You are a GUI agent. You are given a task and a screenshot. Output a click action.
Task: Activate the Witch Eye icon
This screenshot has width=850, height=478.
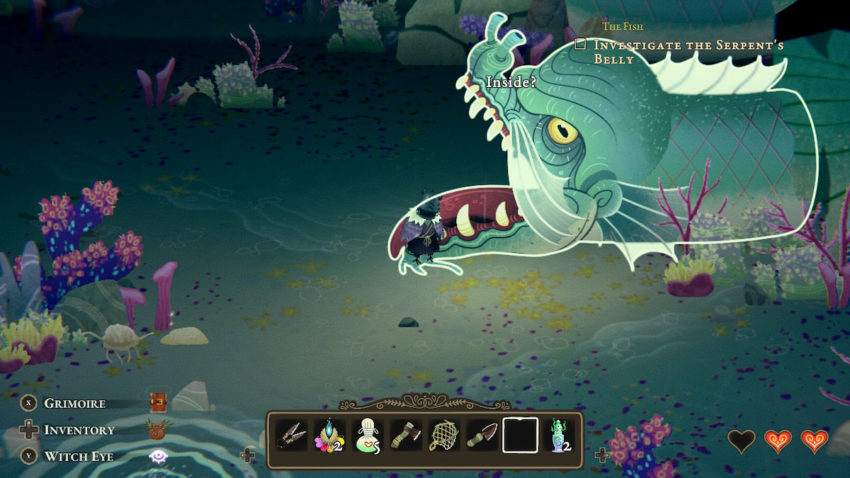pyautogui.click(x=157, y=456)
